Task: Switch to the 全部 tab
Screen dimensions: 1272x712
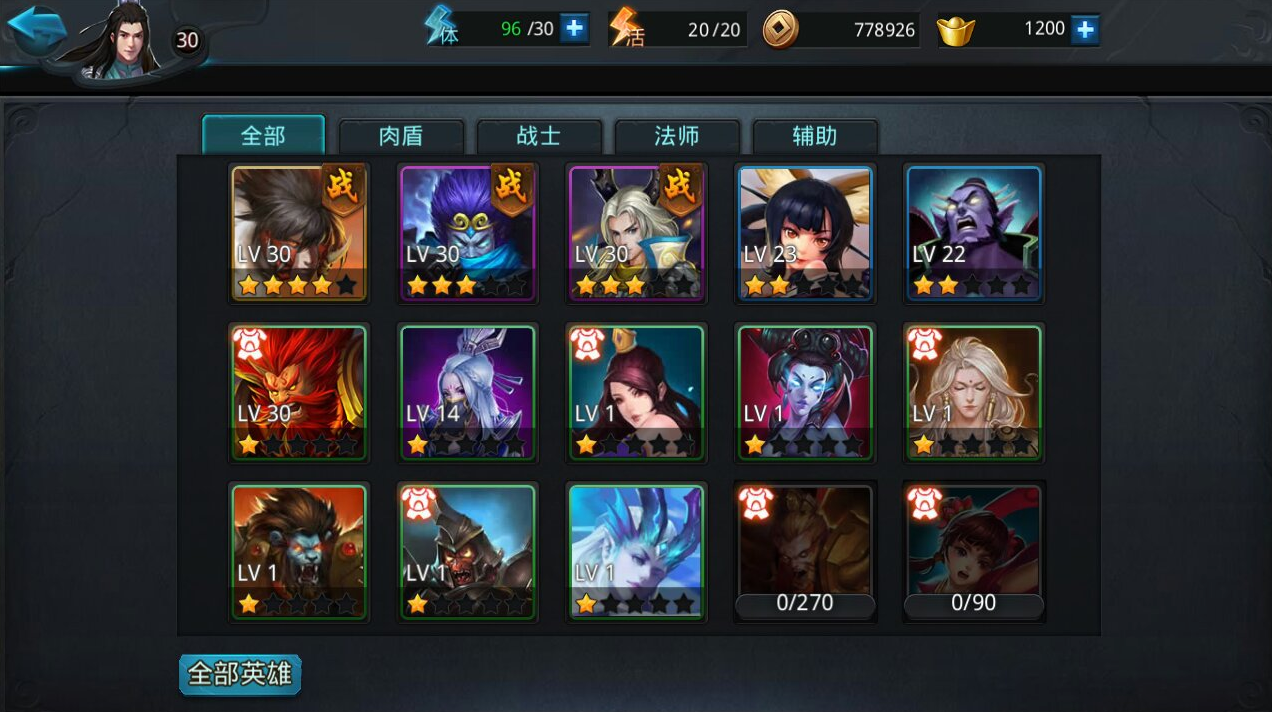Action: [x=263, y=136]
